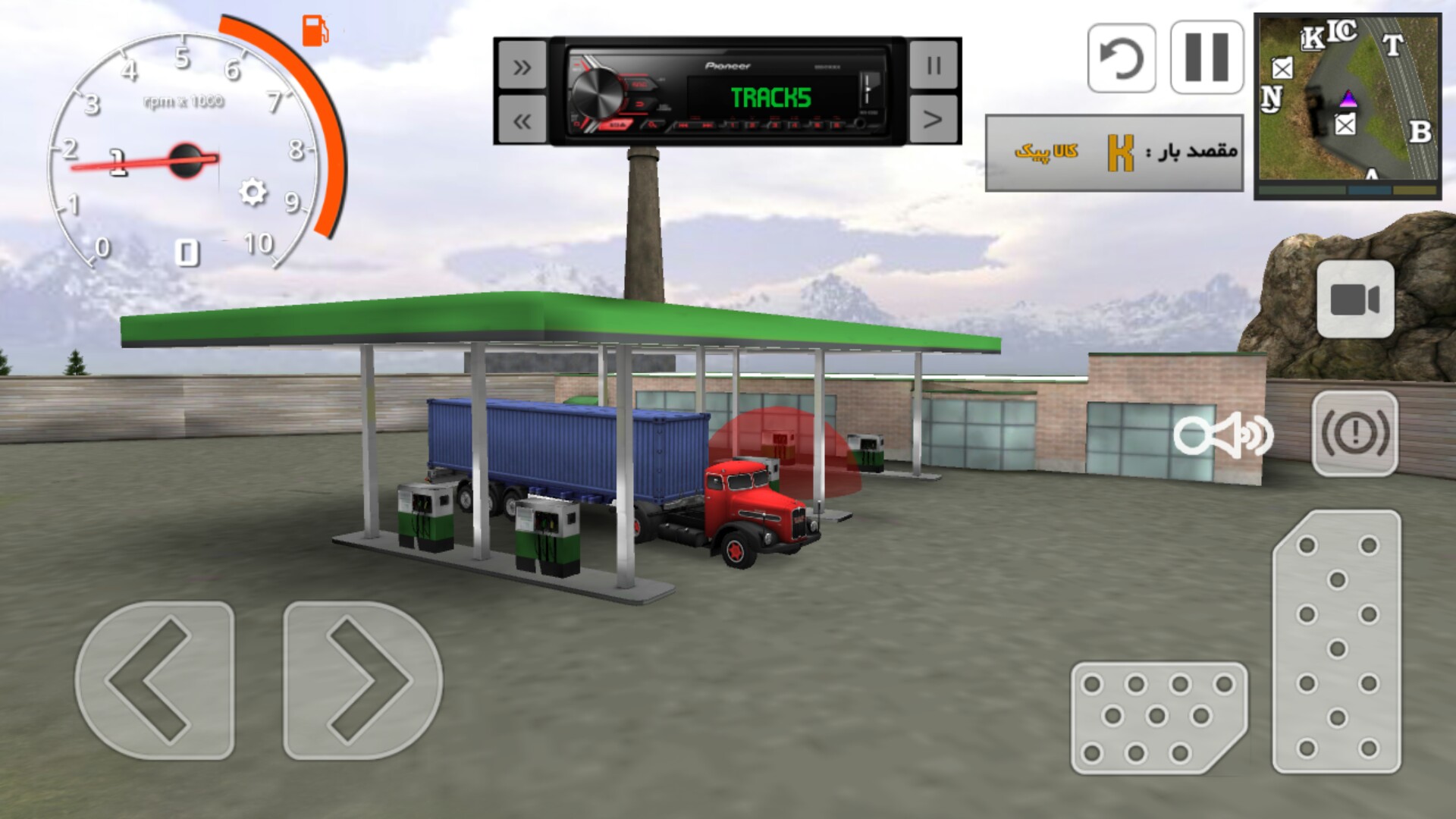Click the cargo destination K panel
Screen dimensions: 1456x819
pyautogui.click(x=1113, y=152)
